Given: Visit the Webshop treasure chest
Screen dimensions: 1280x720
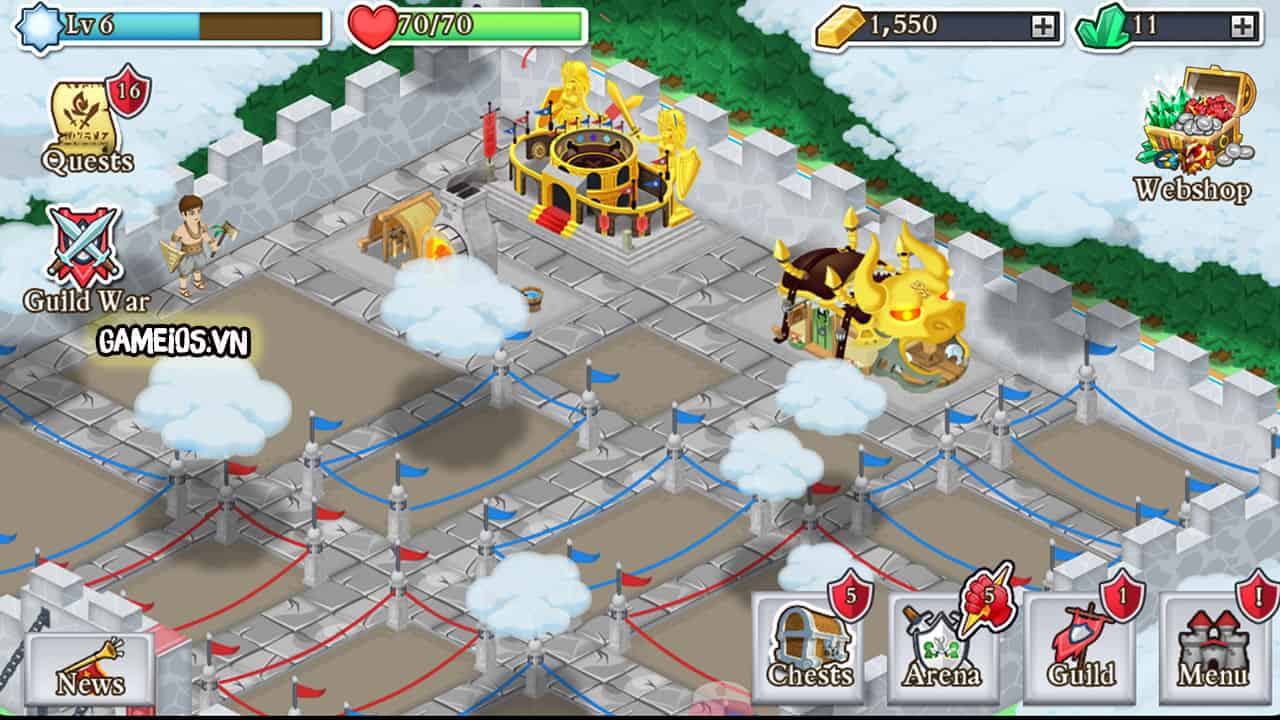Looking at the screenshot, I should (x=1194, y=130).
